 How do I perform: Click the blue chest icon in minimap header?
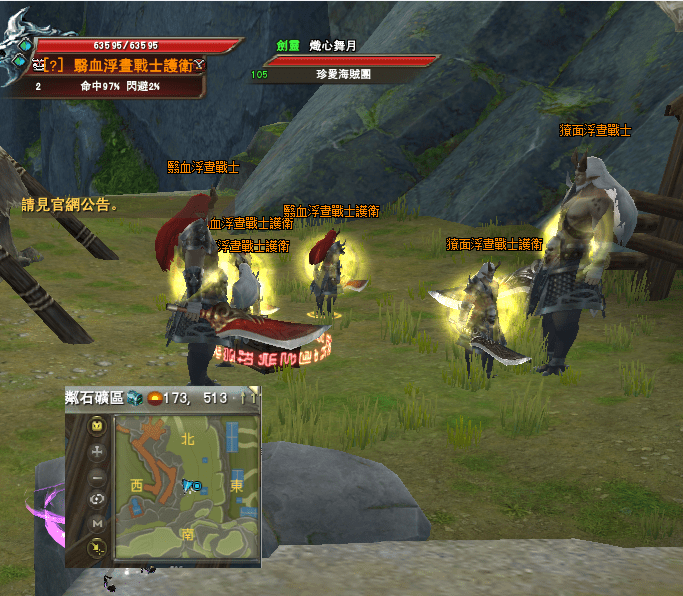click(134, 398)
